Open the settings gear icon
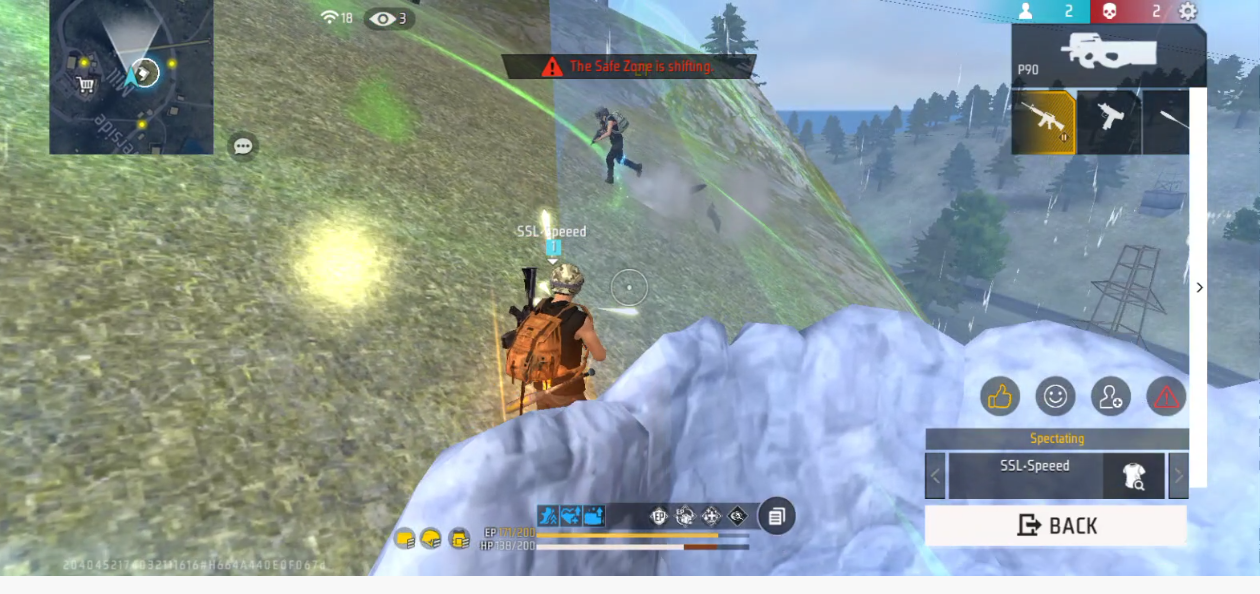The image size is (1260, 594). tap(1187, 12)
